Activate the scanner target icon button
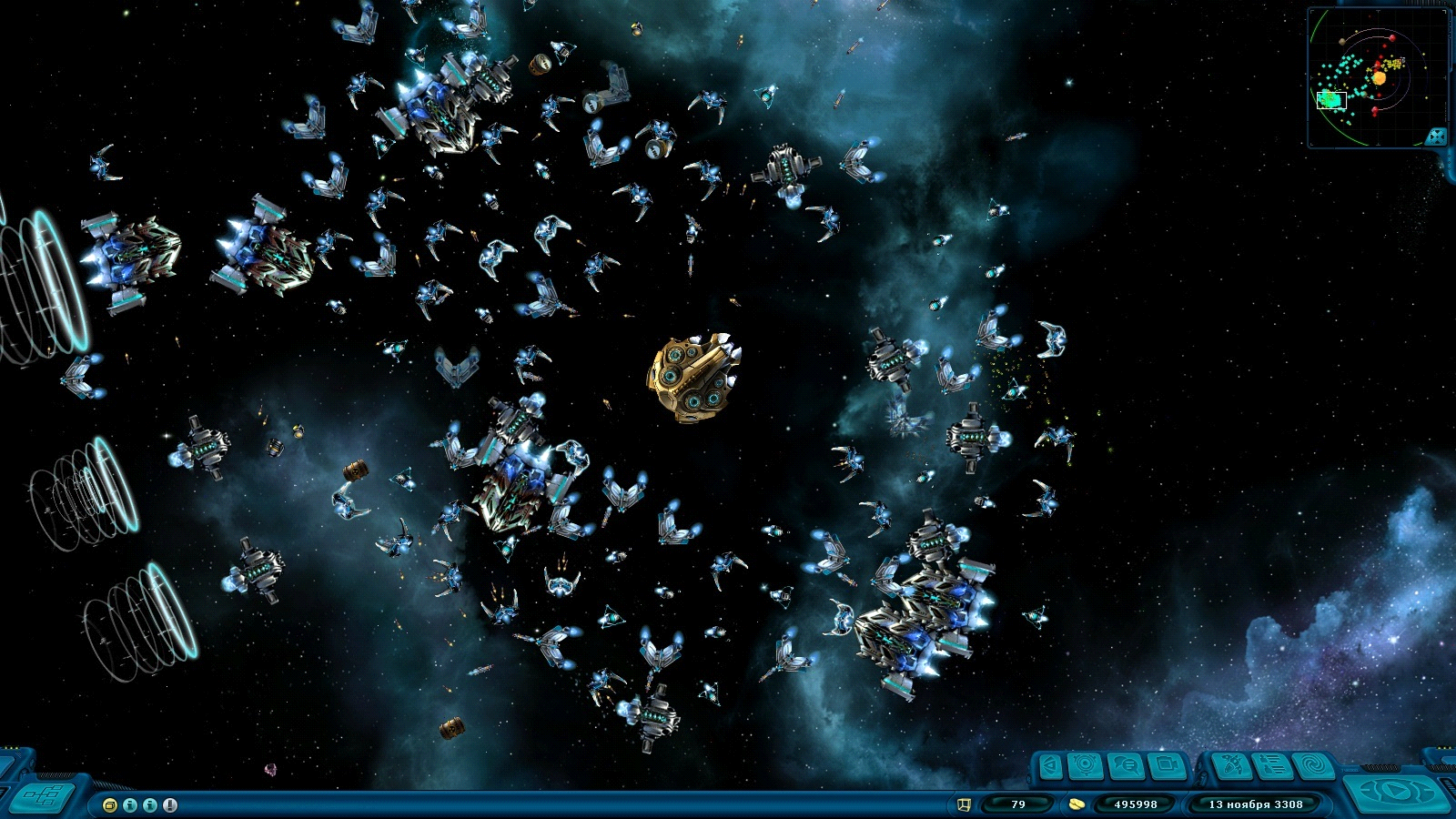Image resolution: width=1456 pixels, height=819 pixels. pyautogui.click(x=1086, y=766)
